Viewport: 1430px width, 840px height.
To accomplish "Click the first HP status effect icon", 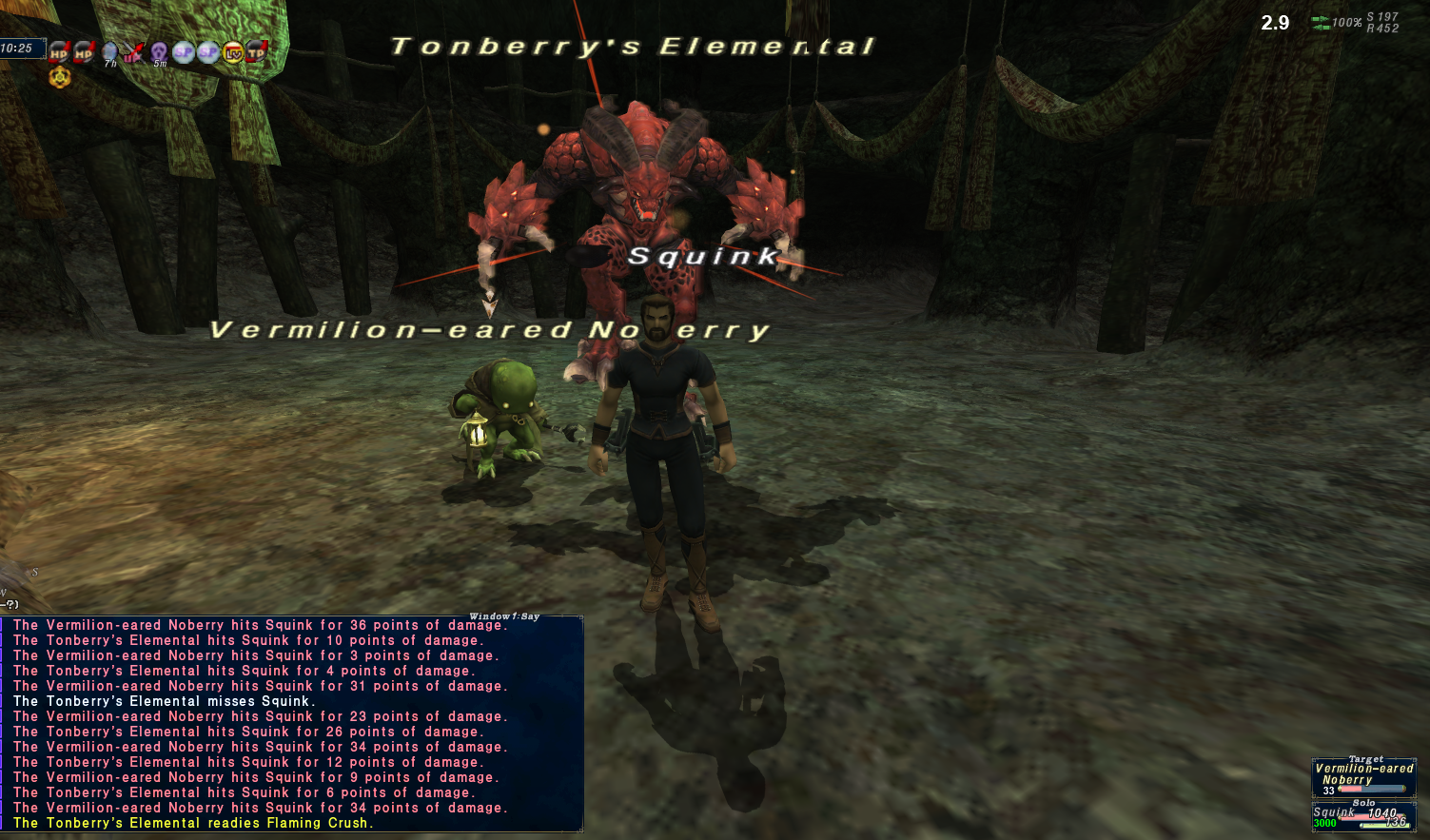I will pos(59,53).
